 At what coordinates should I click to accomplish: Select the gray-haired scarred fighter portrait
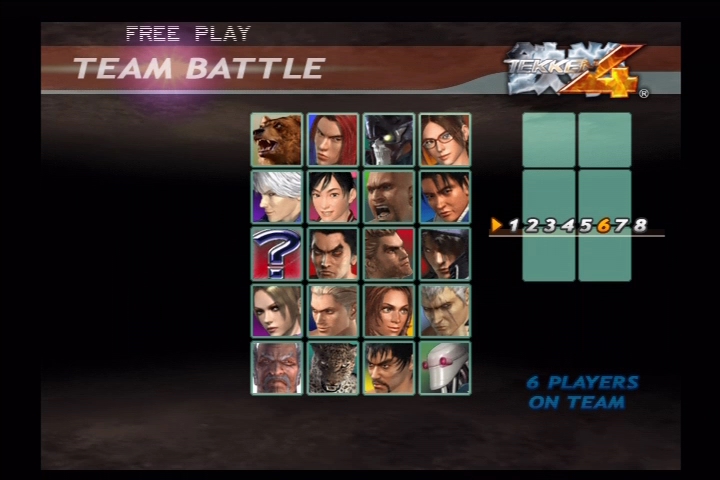click(x=444, y=311)
